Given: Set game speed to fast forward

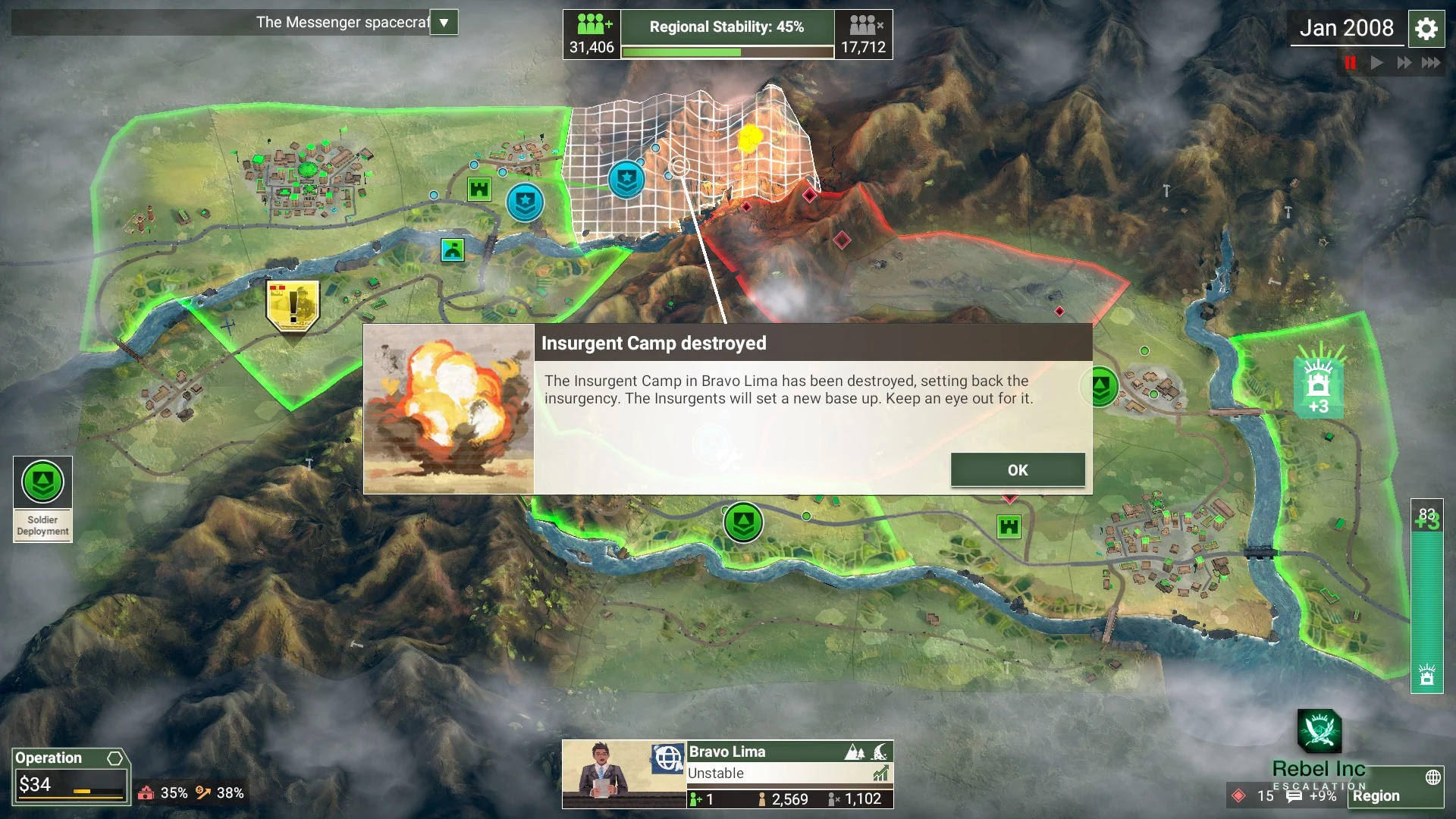Looking at the screenshot, I should [x=1404, y=63].
